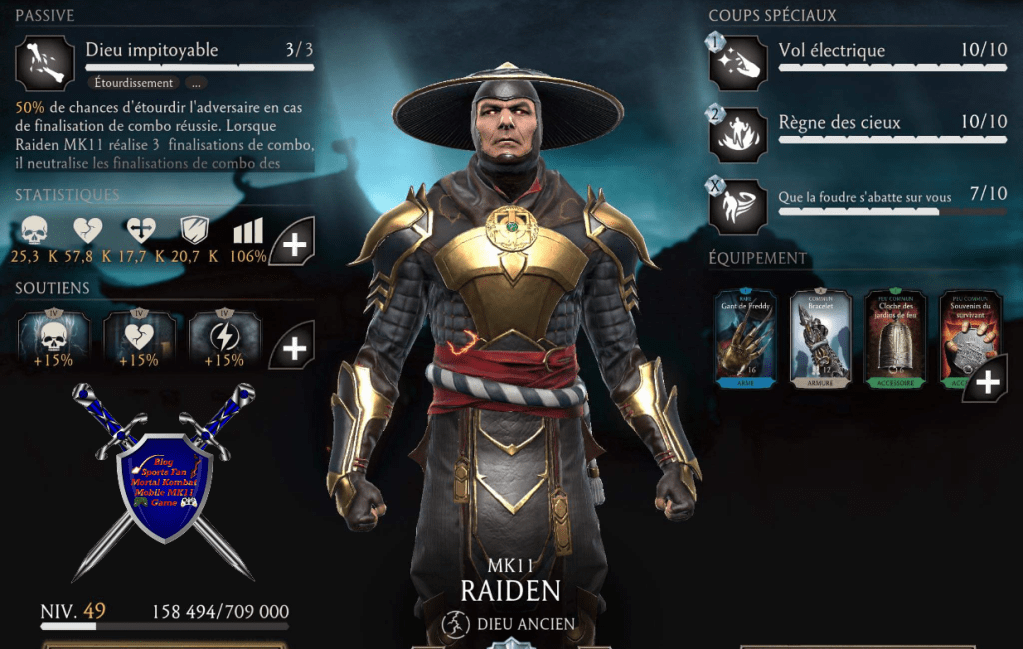Open the Soutiens plus button
Viewport: 1023px width, 649px height.
292,346
